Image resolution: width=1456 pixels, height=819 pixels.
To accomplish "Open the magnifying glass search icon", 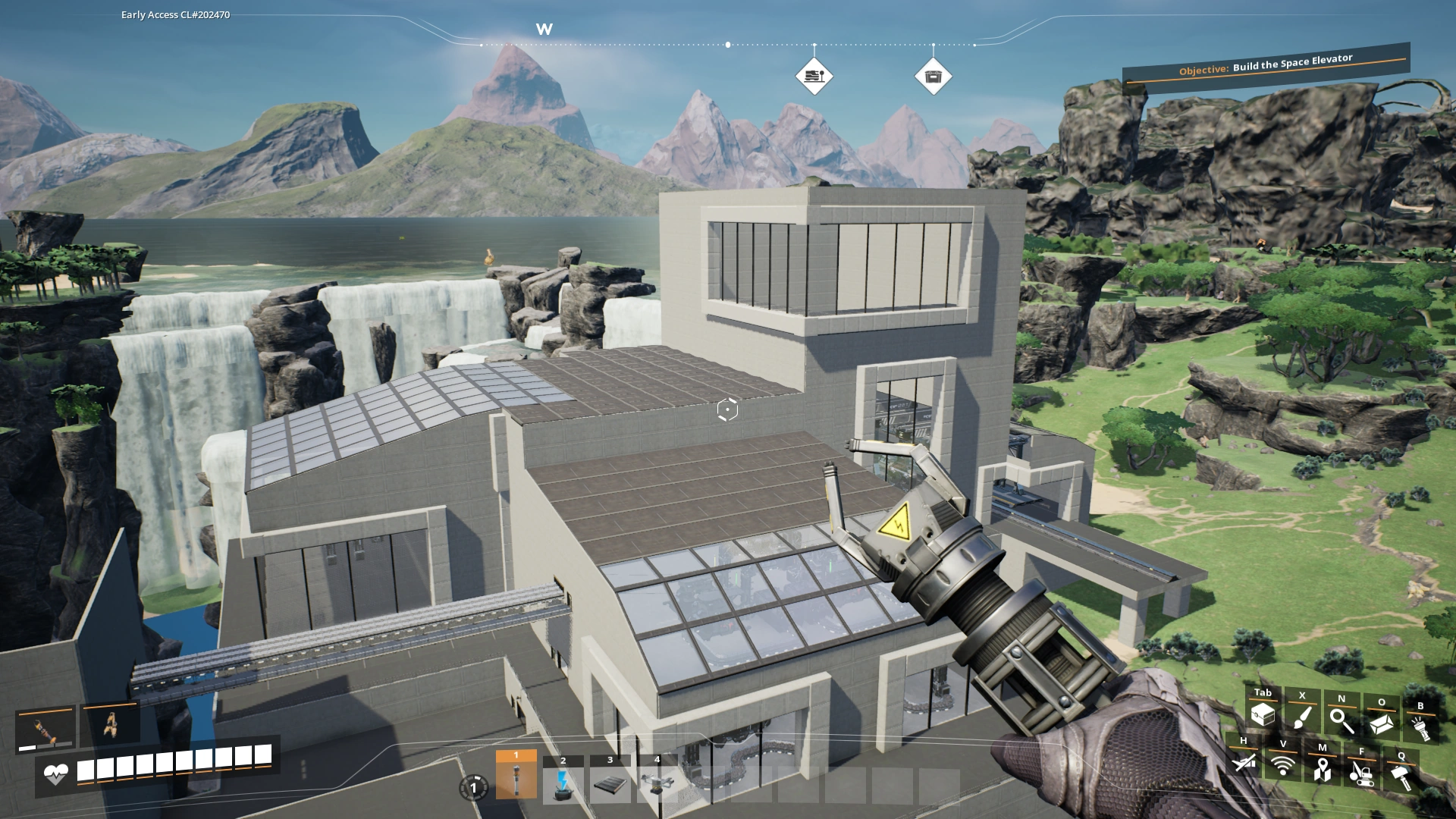I will [x=1341, y=720].
